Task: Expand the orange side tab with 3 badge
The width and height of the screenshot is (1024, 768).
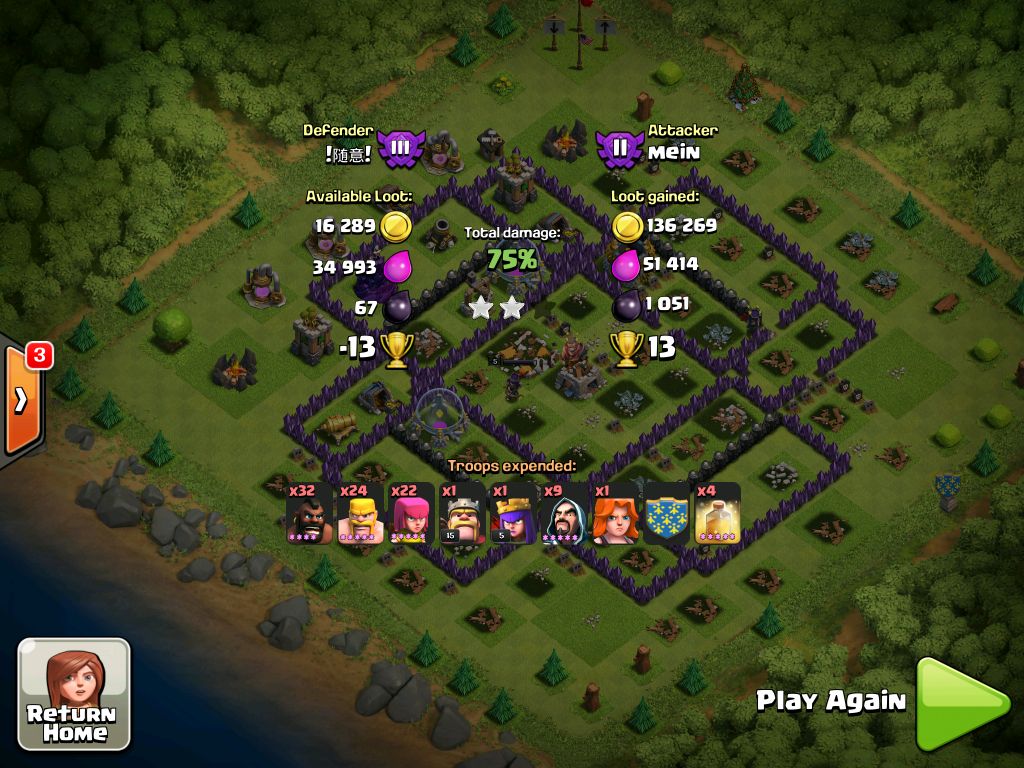Action: coord(21,399)
